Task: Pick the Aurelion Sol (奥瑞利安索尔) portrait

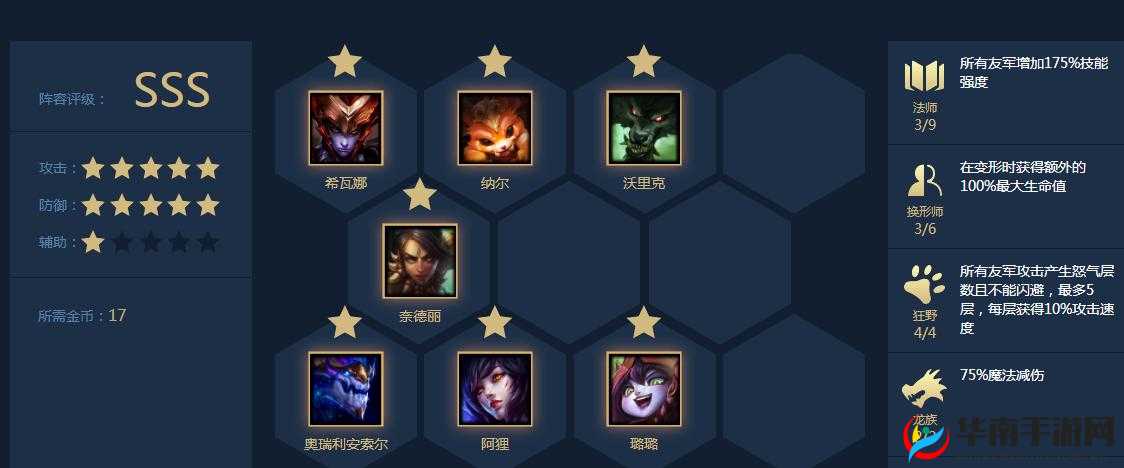Action: point(345,389)
